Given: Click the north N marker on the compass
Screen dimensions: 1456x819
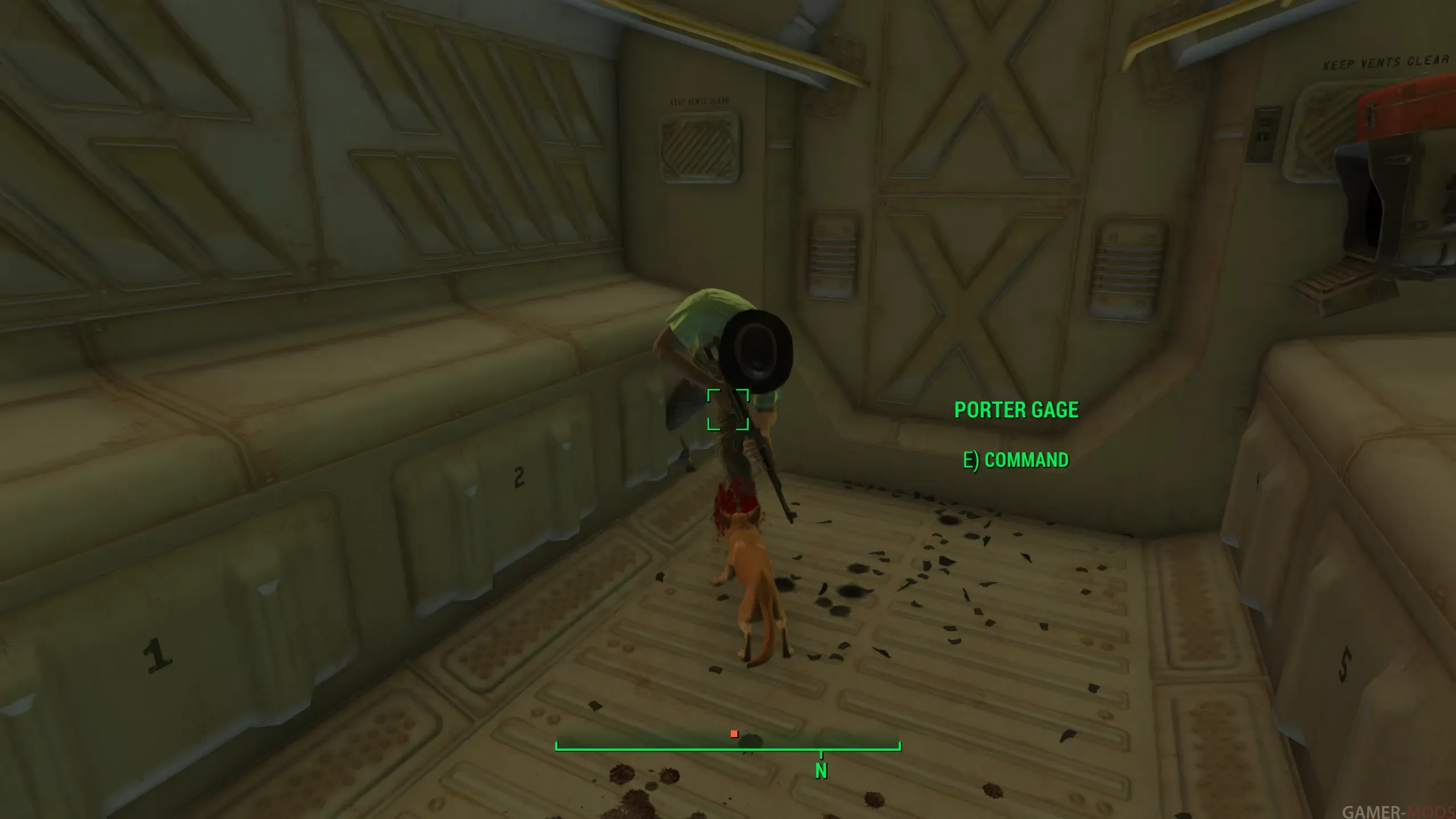Looking at the screenshot, I should point(821,771).
